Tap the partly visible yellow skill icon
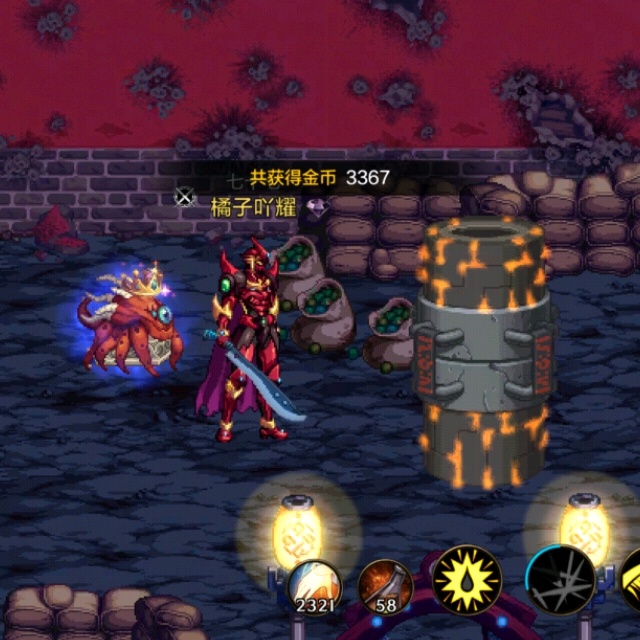The width and height of the screenshot is (640, 640). [631, 580]
